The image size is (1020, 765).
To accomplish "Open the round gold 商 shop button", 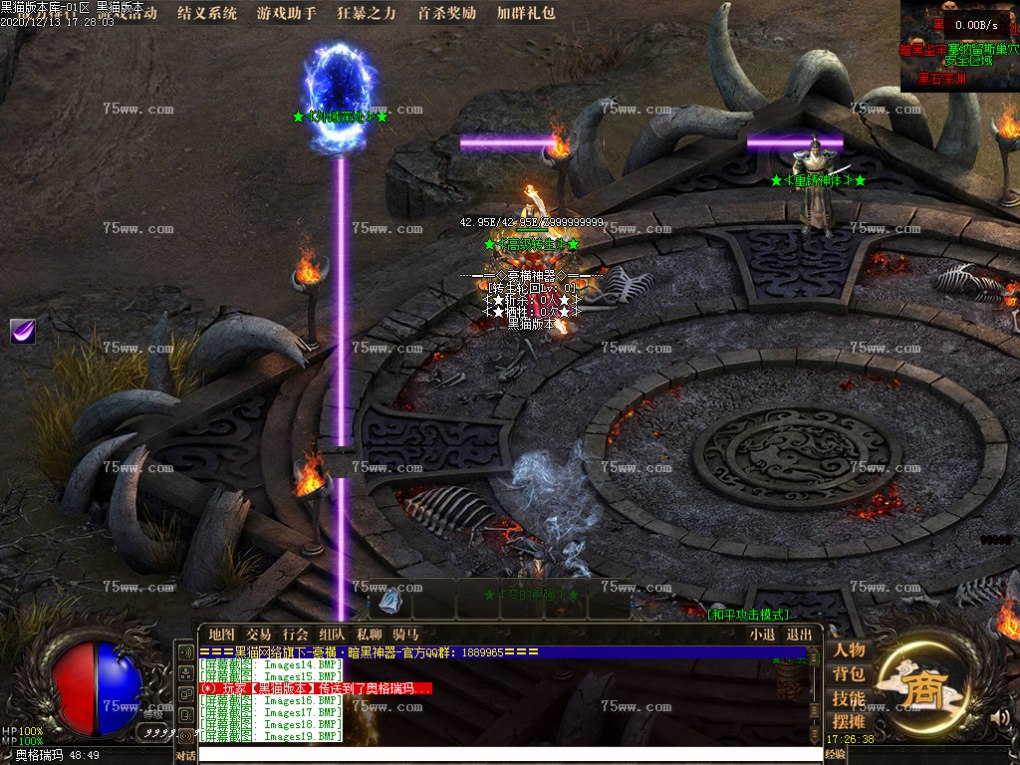I will (918, 688).
